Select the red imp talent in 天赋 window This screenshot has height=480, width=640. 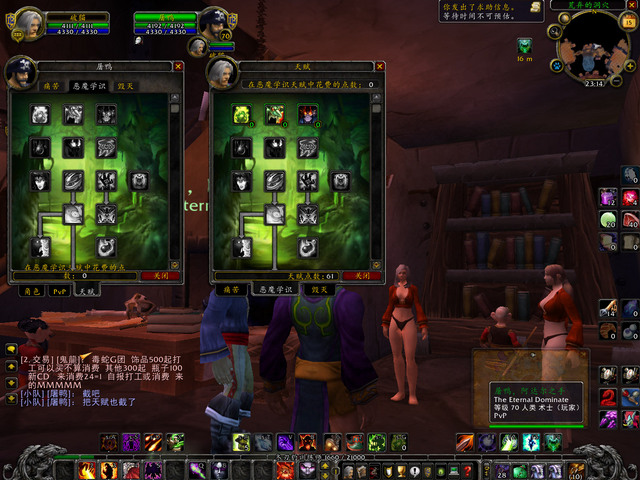[x=306, y=115]
